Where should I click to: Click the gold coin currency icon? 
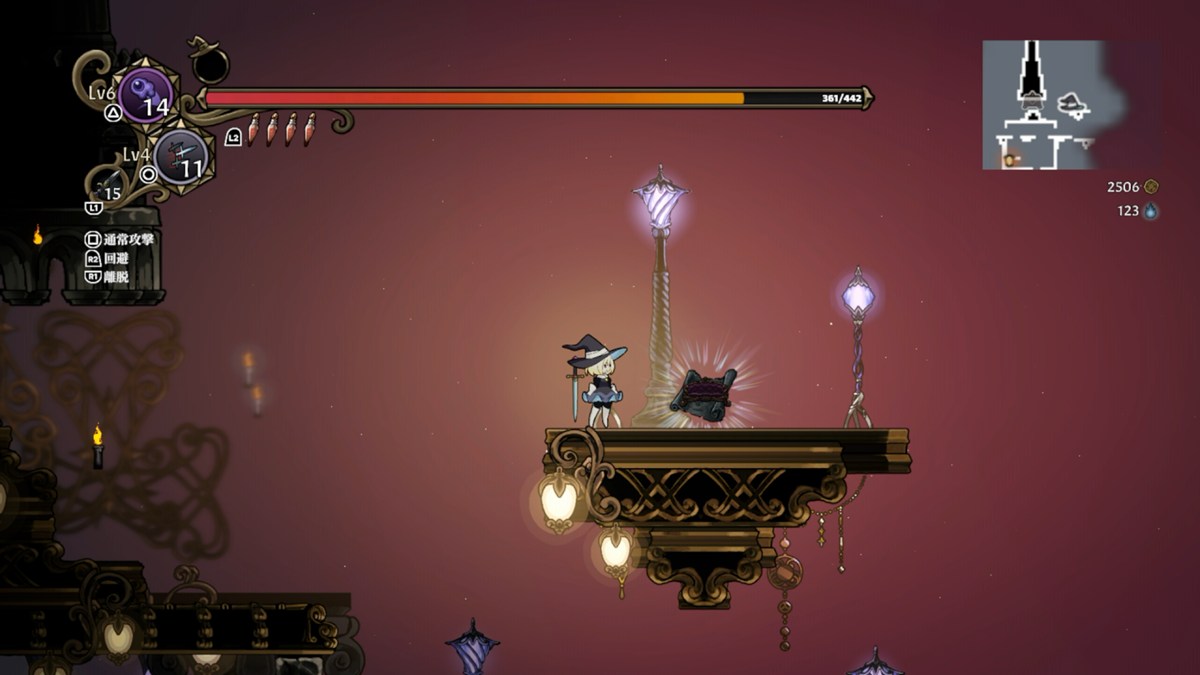click(1151, 186)
